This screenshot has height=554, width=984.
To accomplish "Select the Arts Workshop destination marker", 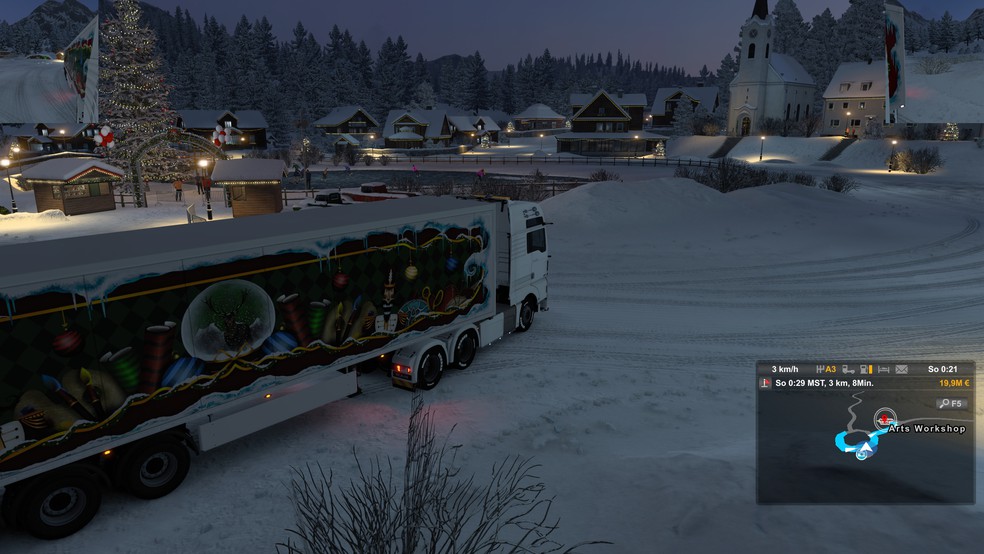I will [884, 418].
